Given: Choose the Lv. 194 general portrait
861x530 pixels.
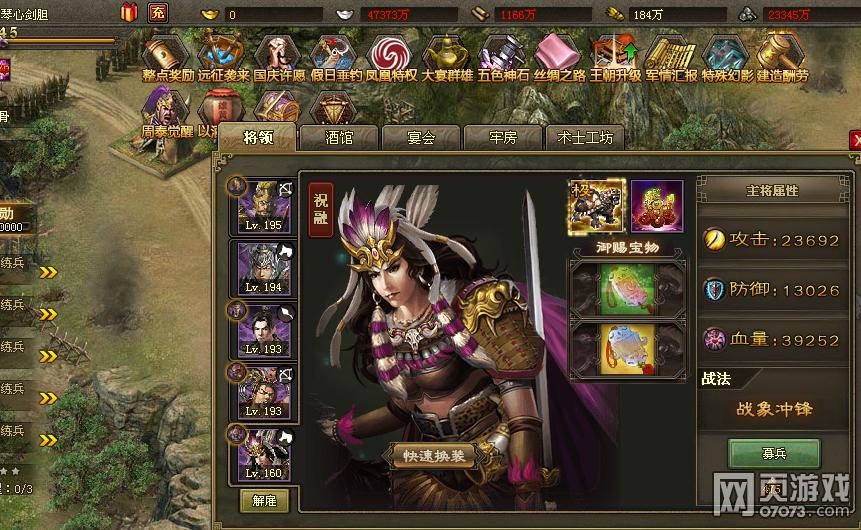Looking at the screenshot, I should 264,268.
